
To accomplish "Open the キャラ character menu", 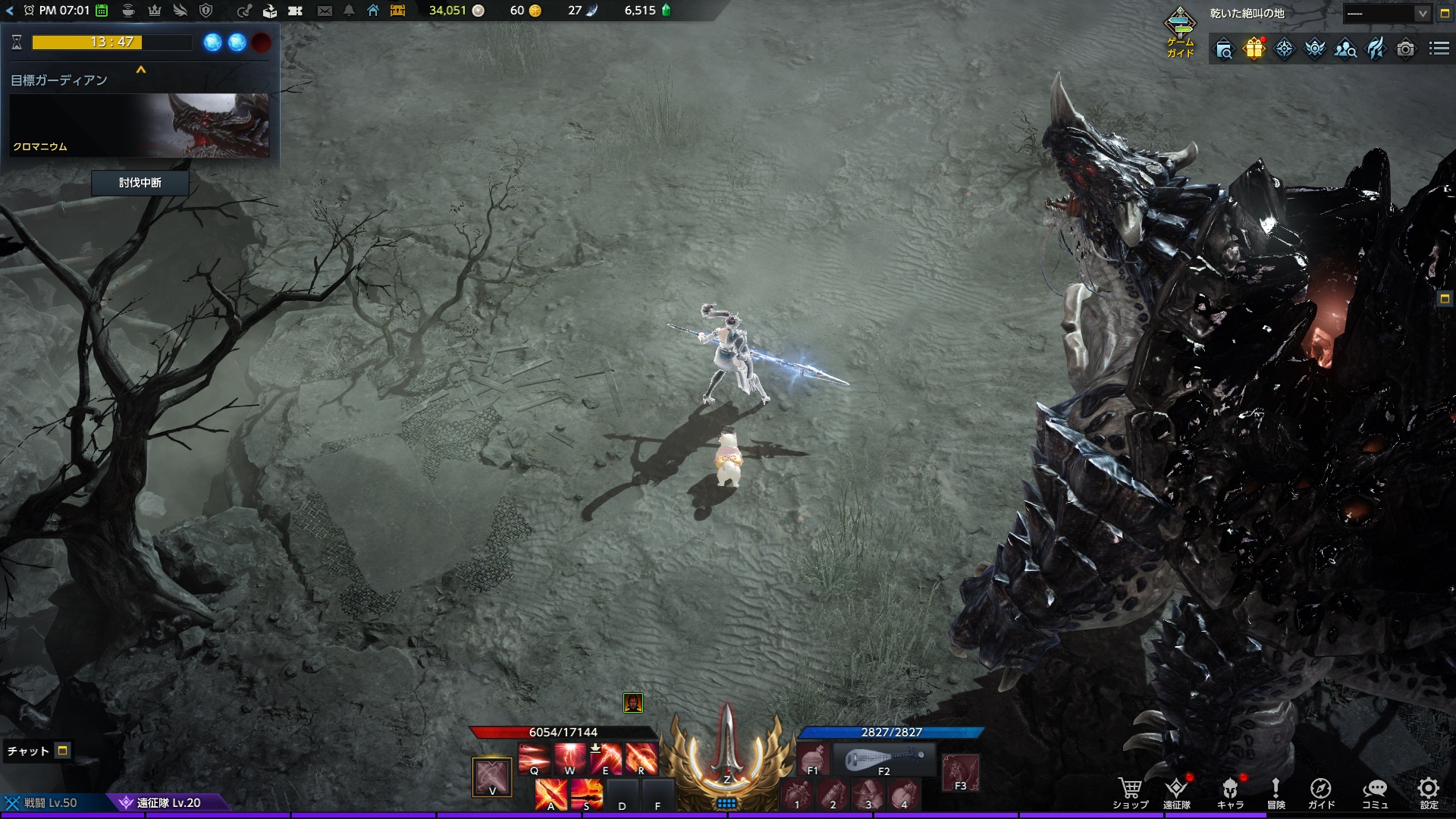I will point(1230,792).
